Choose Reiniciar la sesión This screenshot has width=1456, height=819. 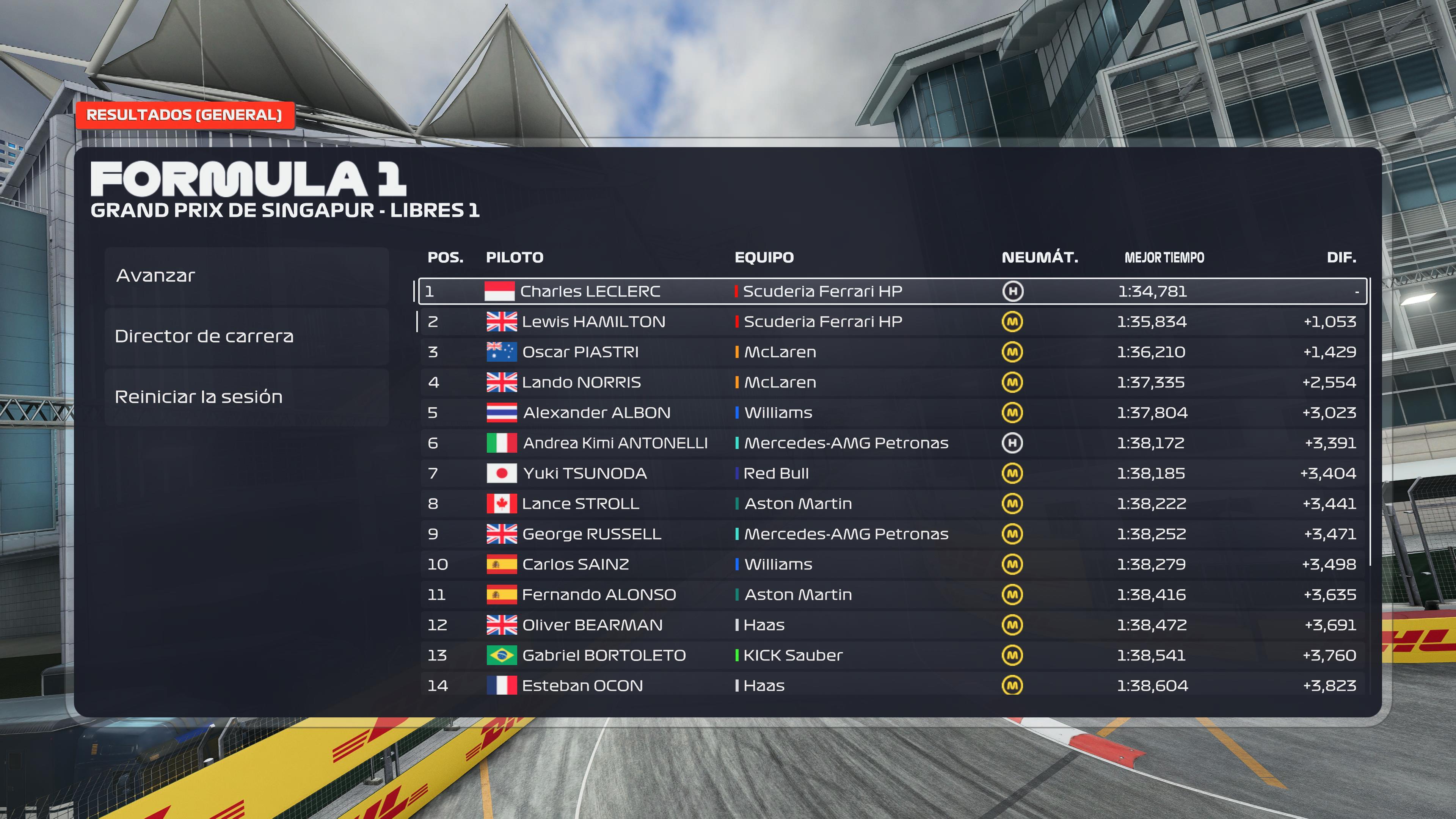[x=246, y=397]
